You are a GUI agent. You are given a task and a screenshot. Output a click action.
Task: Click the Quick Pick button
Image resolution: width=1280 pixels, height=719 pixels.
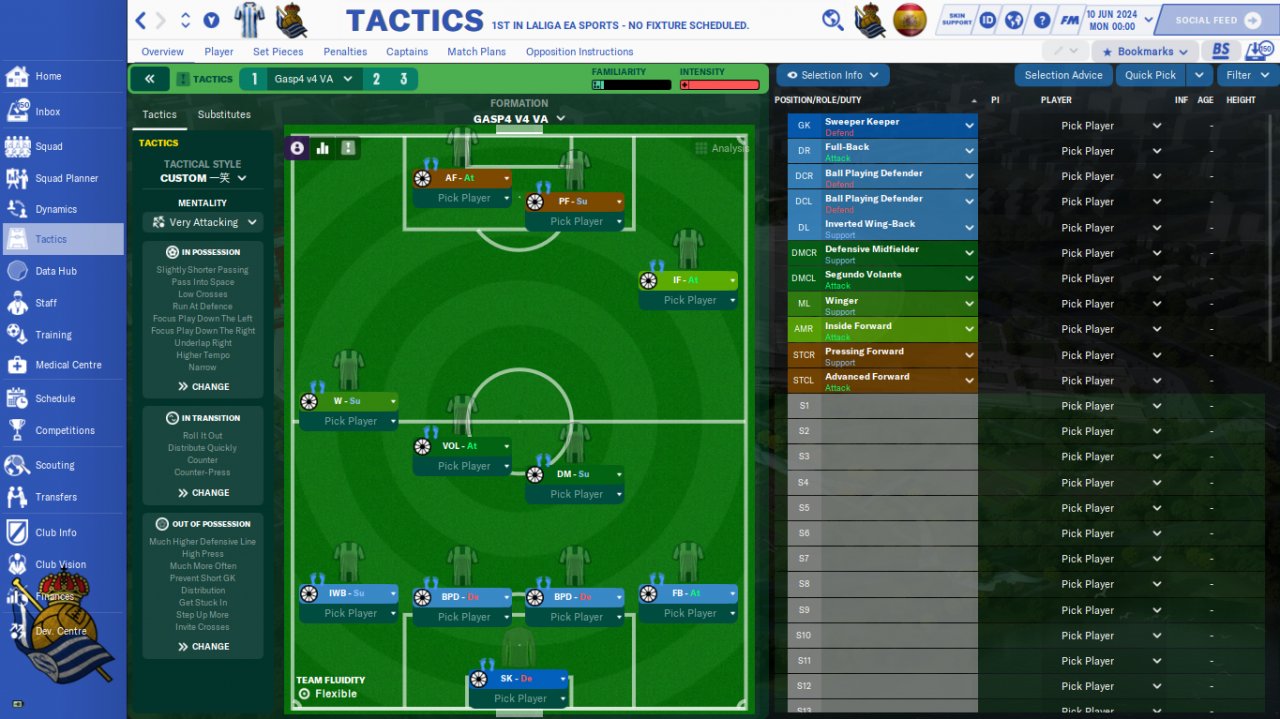click(1150, 75)
